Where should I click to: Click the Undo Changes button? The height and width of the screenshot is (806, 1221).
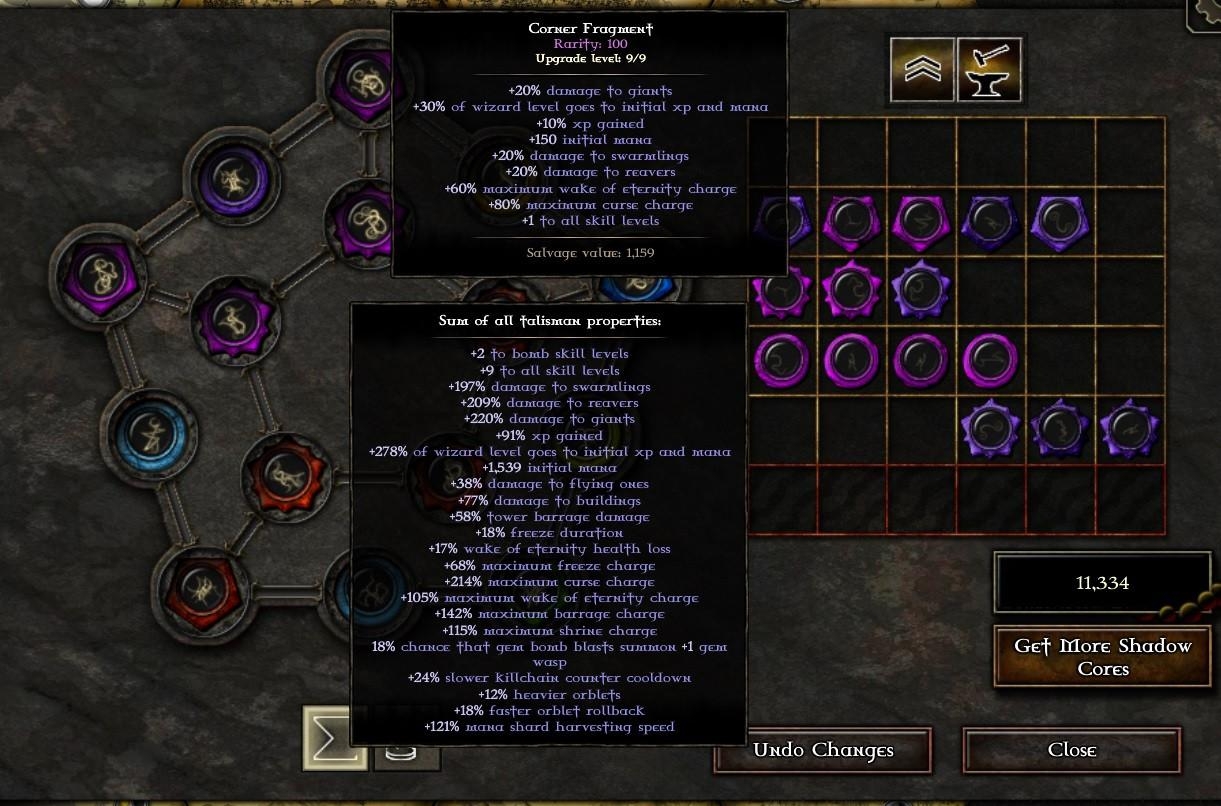click(x=822, y=750)
